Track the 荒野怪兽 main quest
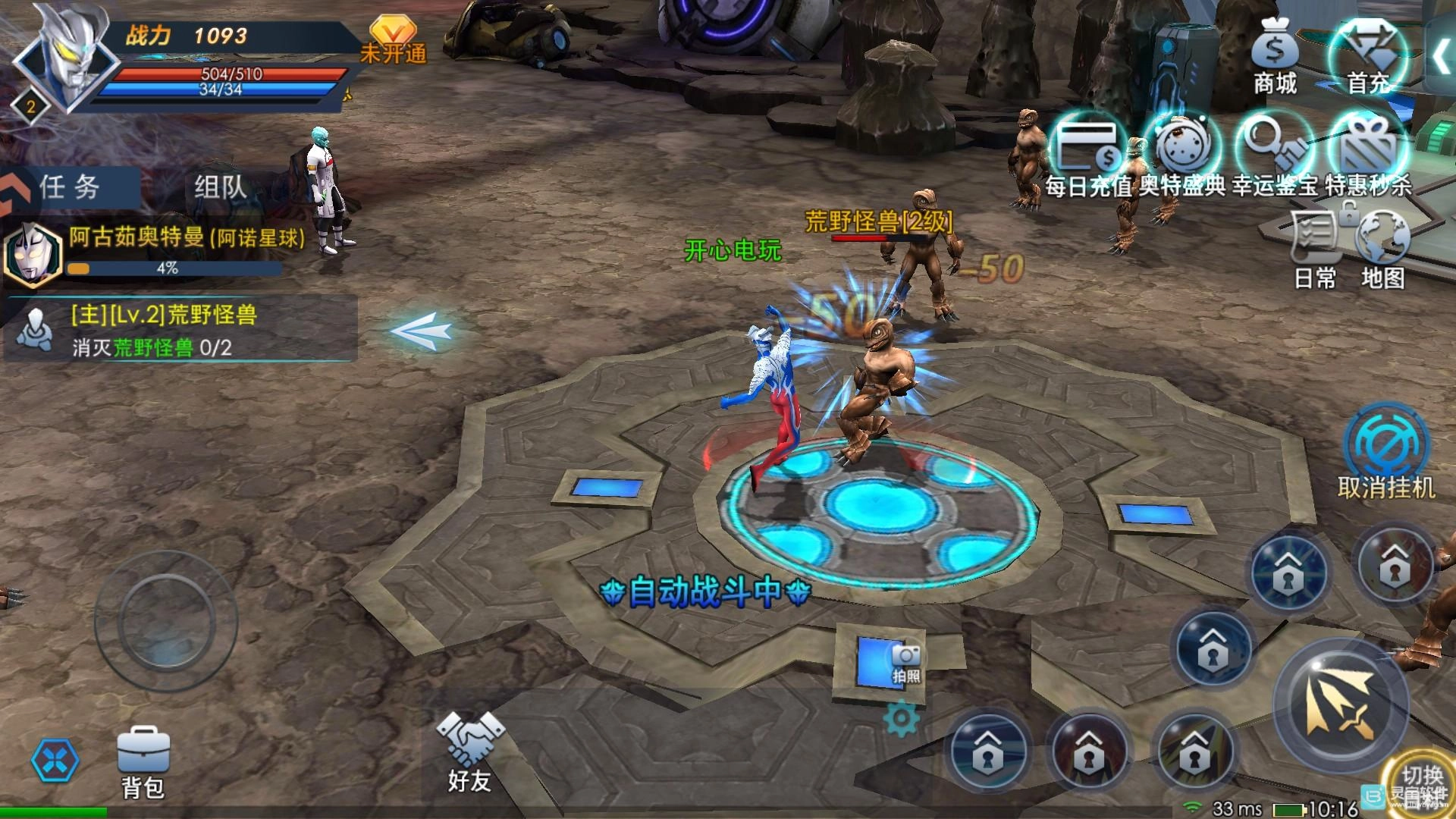Image resolution: width=1456 pixels, height=819 pixels. 180,330
